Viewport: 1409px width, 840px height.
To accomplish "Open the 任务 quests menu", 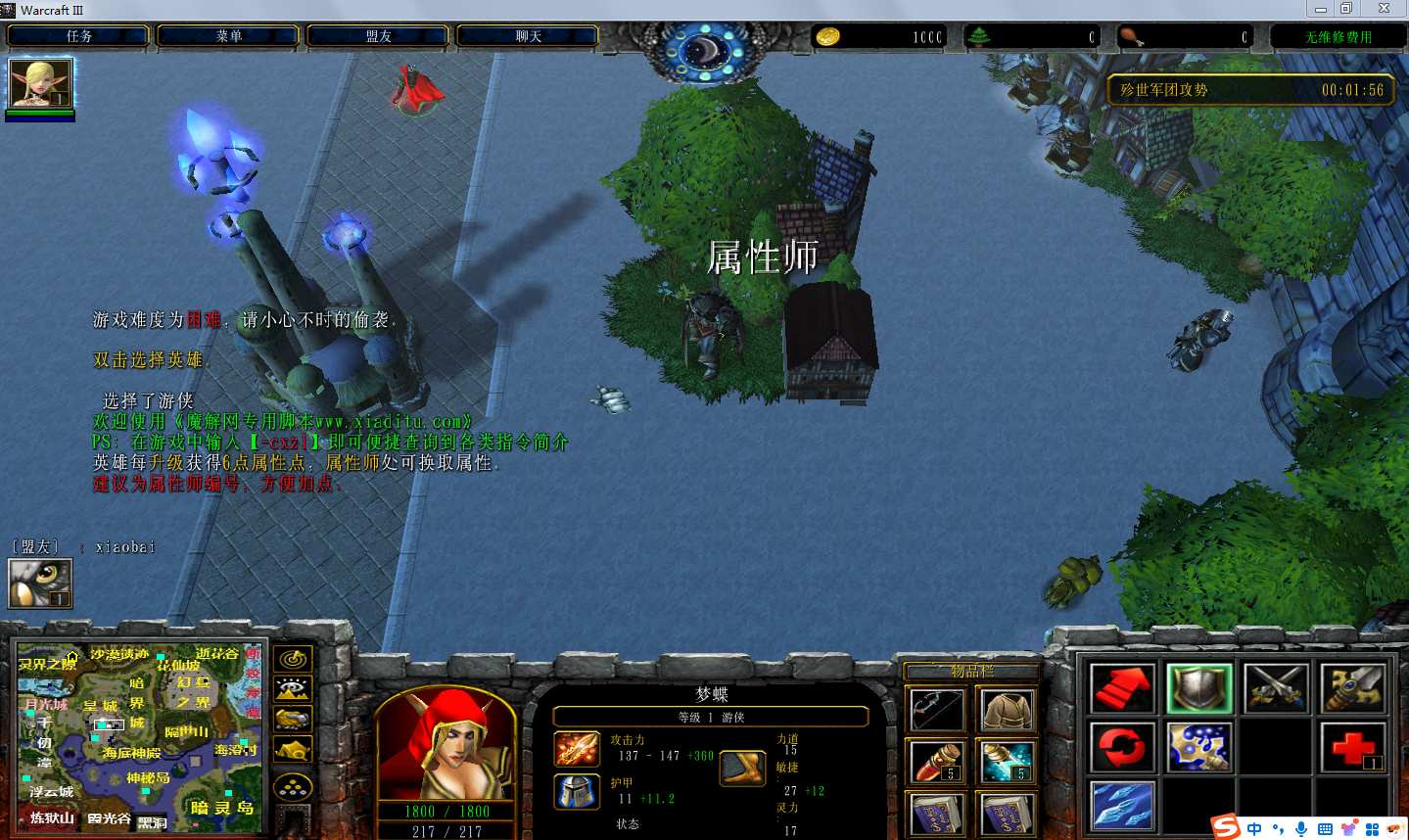I will (x=78, y=36).
